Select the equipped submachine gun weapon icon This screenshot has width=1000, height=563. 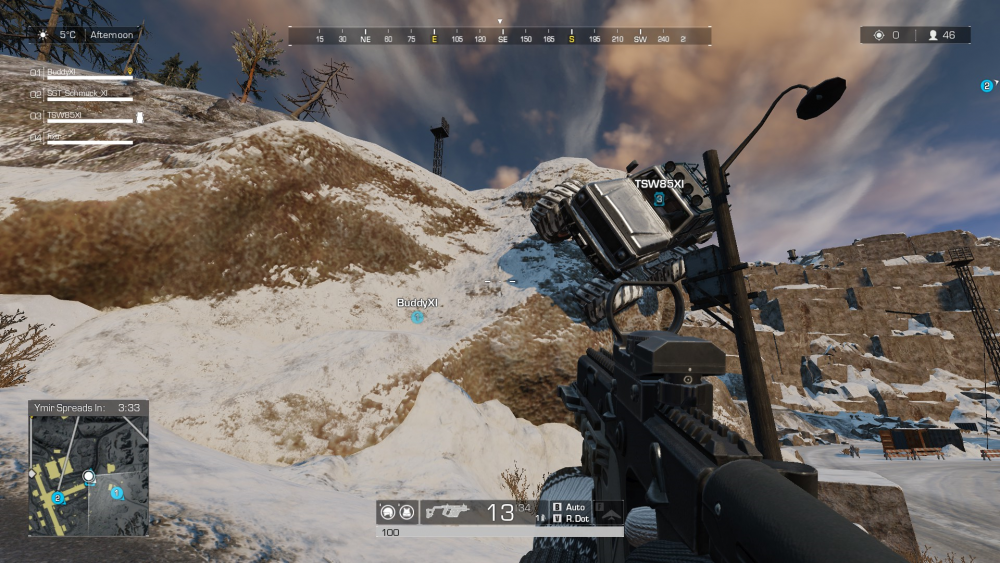(x=447, y=512)
